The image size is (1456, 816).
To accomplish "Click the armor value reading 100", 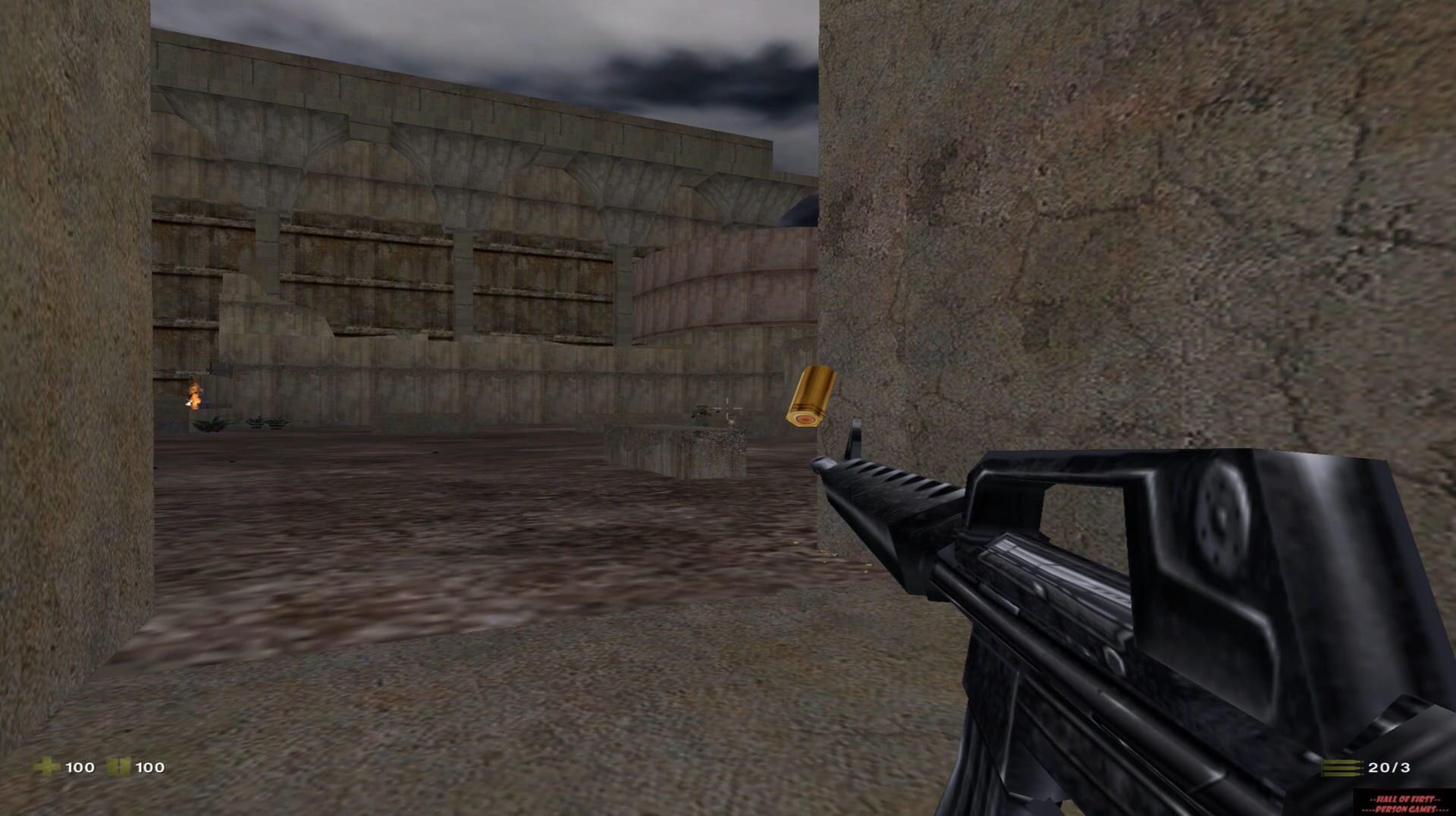I will (x=149, y=767).
